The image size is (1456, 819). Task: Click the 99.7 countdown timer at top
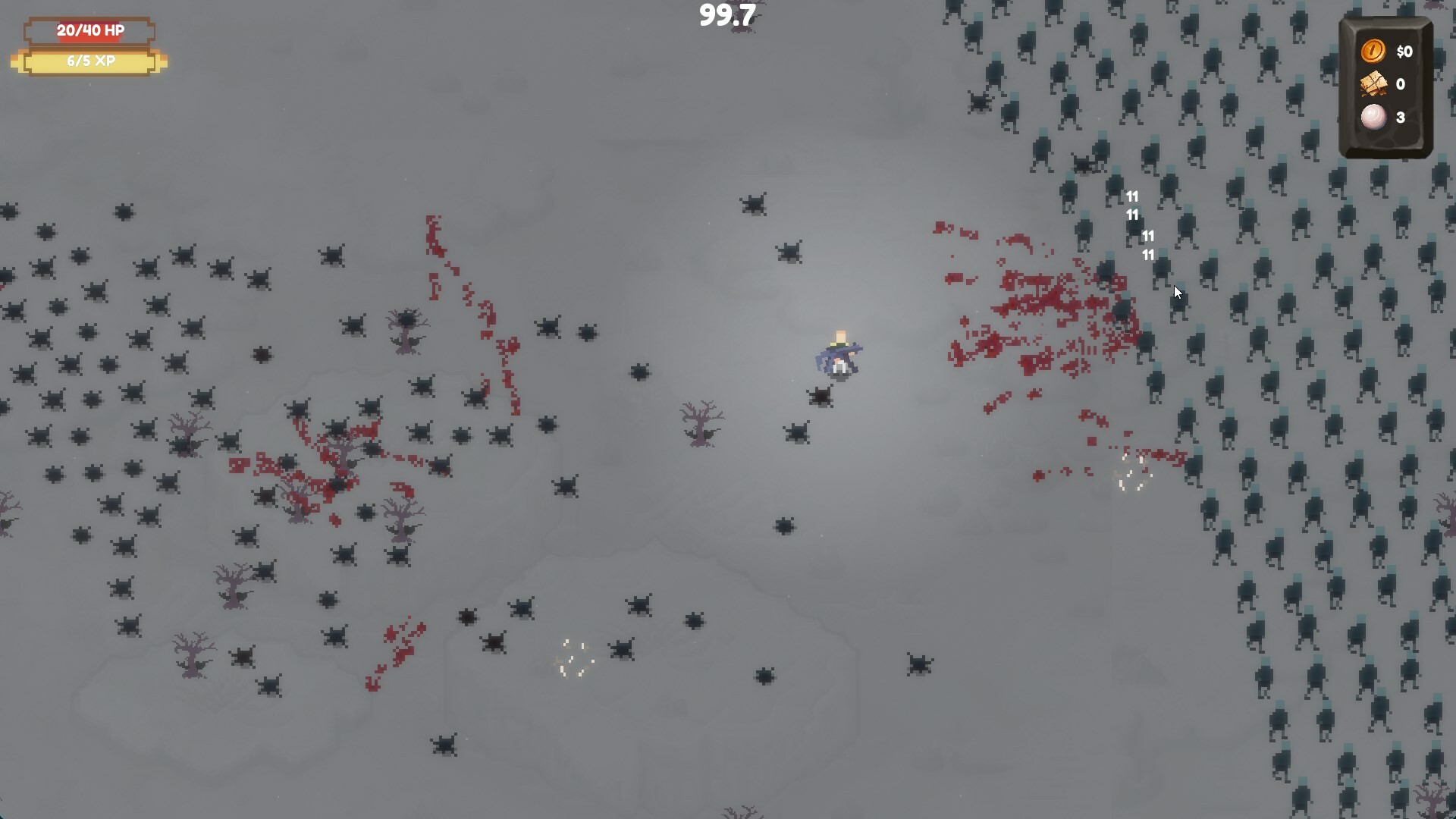tap(727, 15)
